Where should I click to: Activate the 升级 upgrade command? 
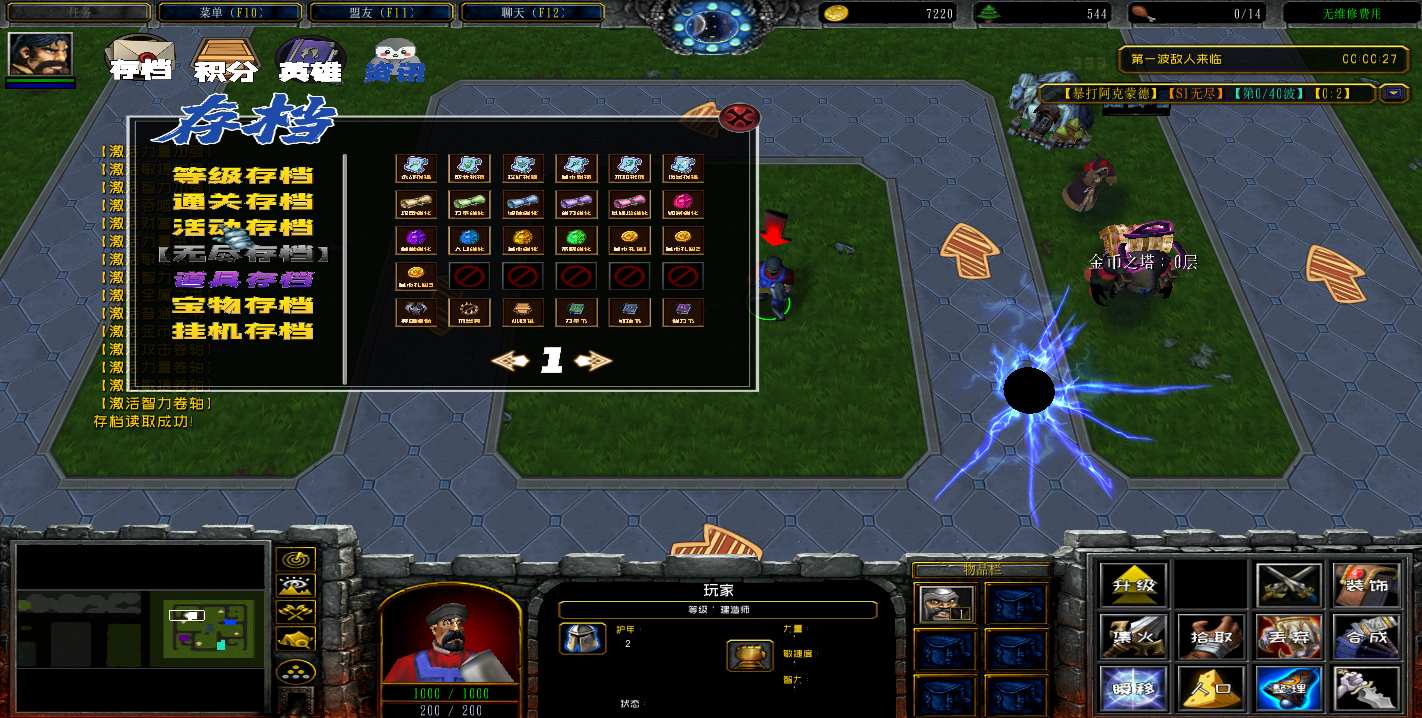tap(1134, 585)
